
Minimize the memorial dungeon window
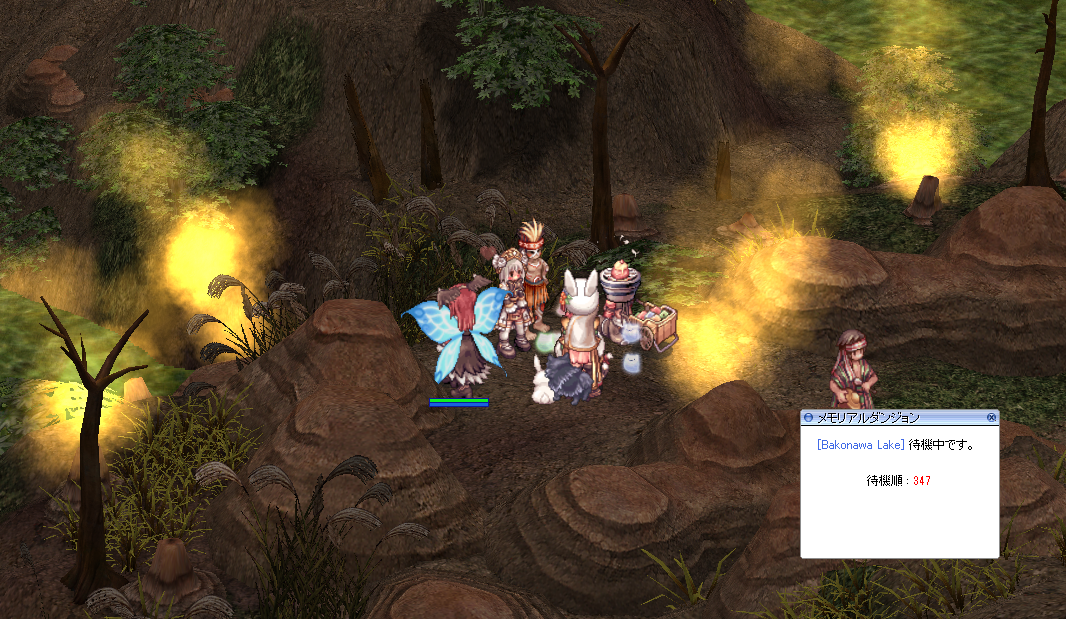click(x=808, y=417)
